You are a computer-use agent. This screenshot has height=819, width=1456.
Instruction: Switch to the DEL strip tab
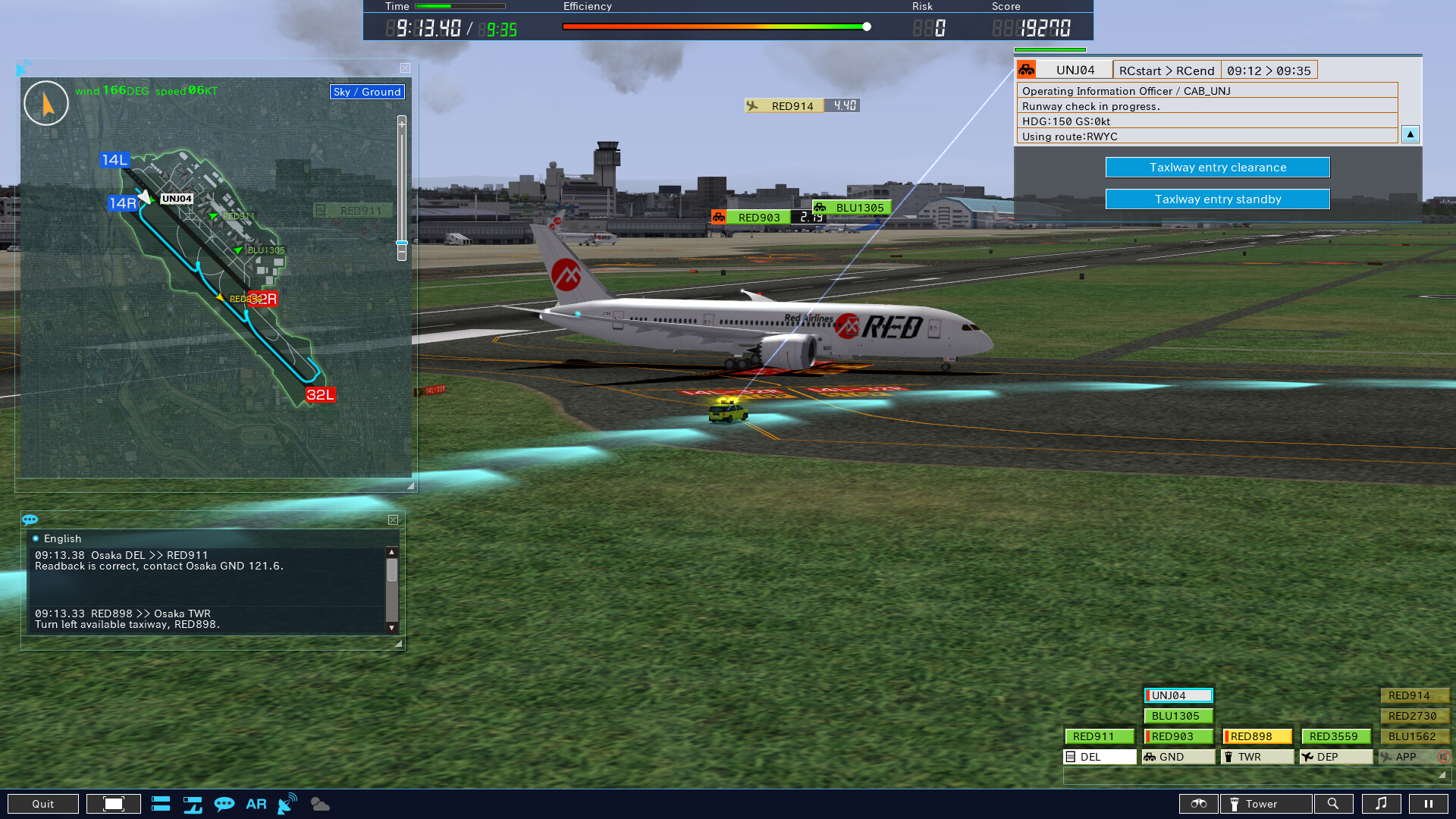(x=1100, y=756)
